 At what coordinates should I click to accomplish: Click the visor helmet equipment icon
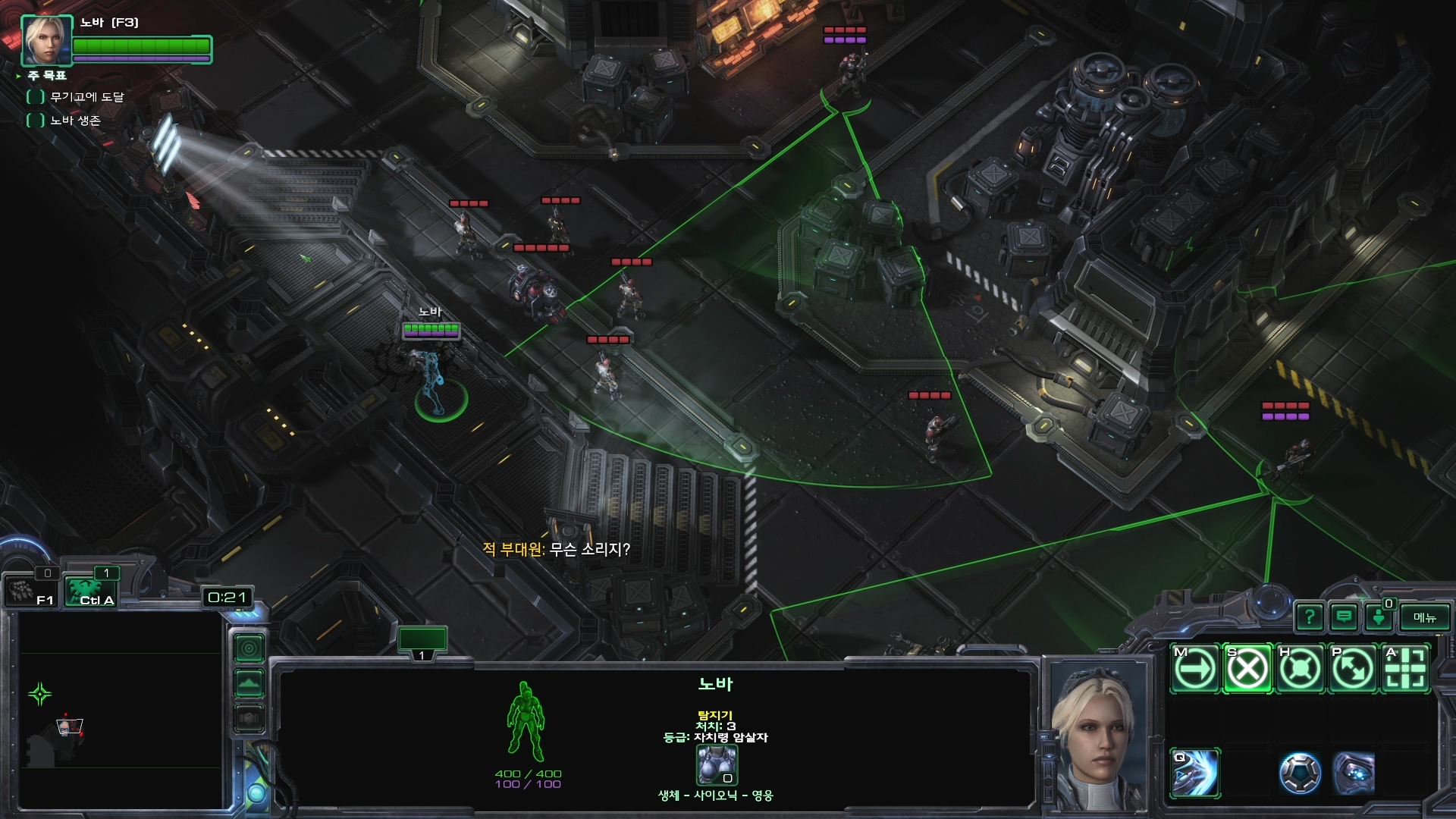point(1354,773)
